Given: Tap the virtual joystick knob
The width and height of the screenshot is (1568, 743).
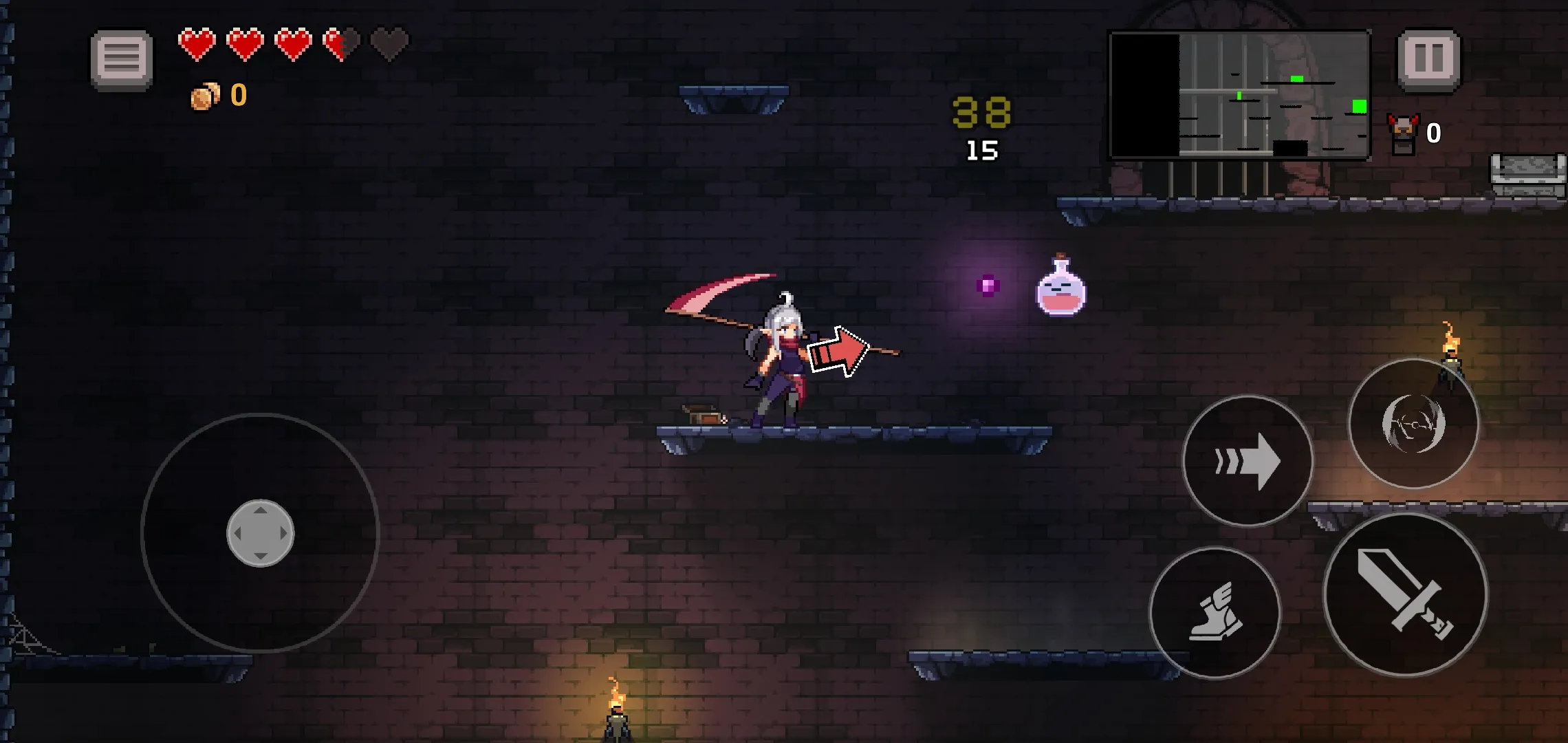Looking at the screenshot, I should 261,533.
